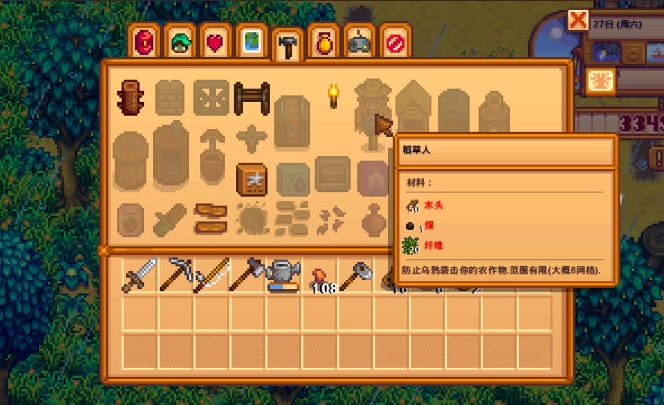
Task: Craft the torch recipe
Action: point(333,97)
